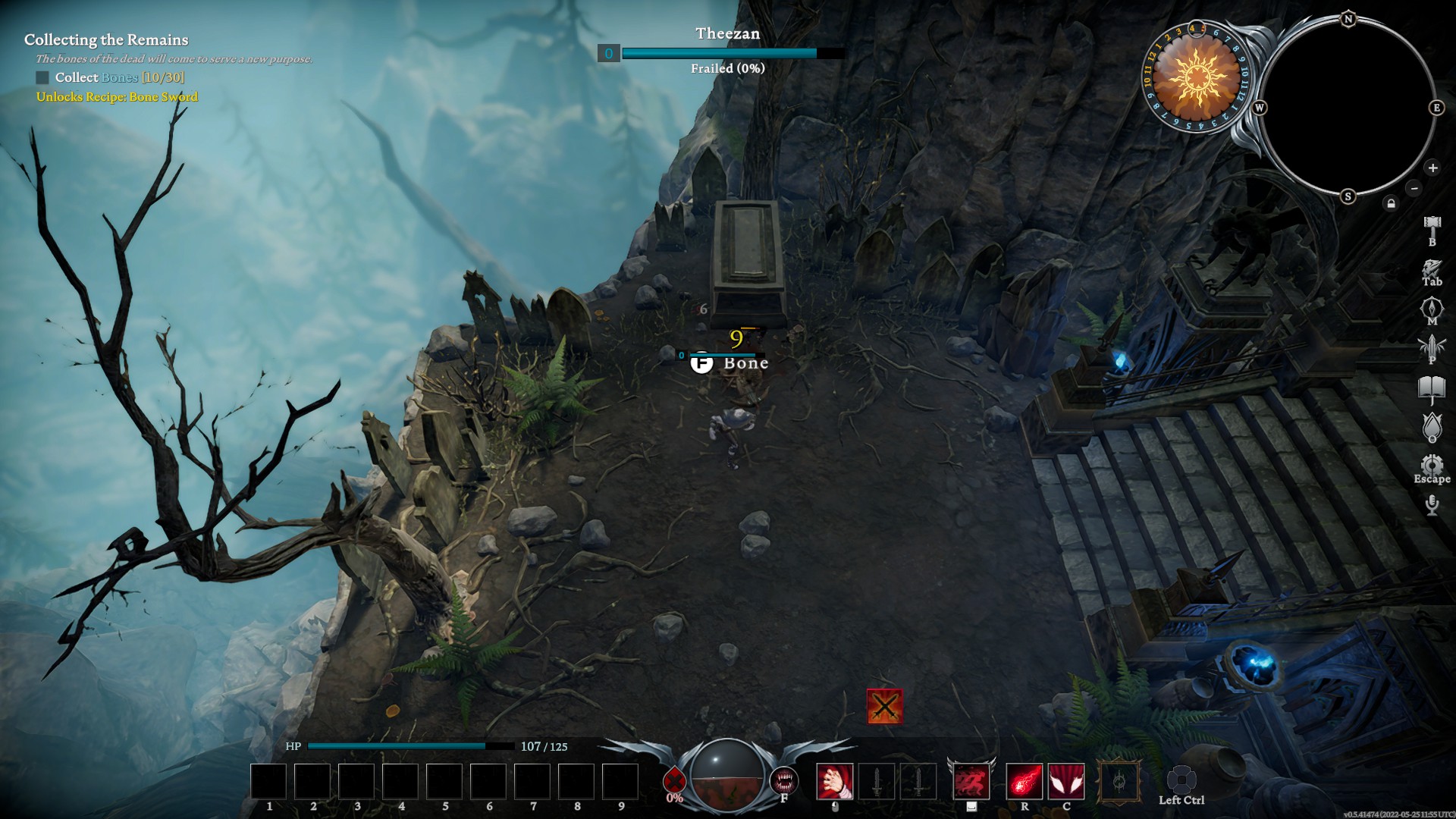1456x819 pixels.
Task: Activate the red hand primary attack ability
Action: 834,782
